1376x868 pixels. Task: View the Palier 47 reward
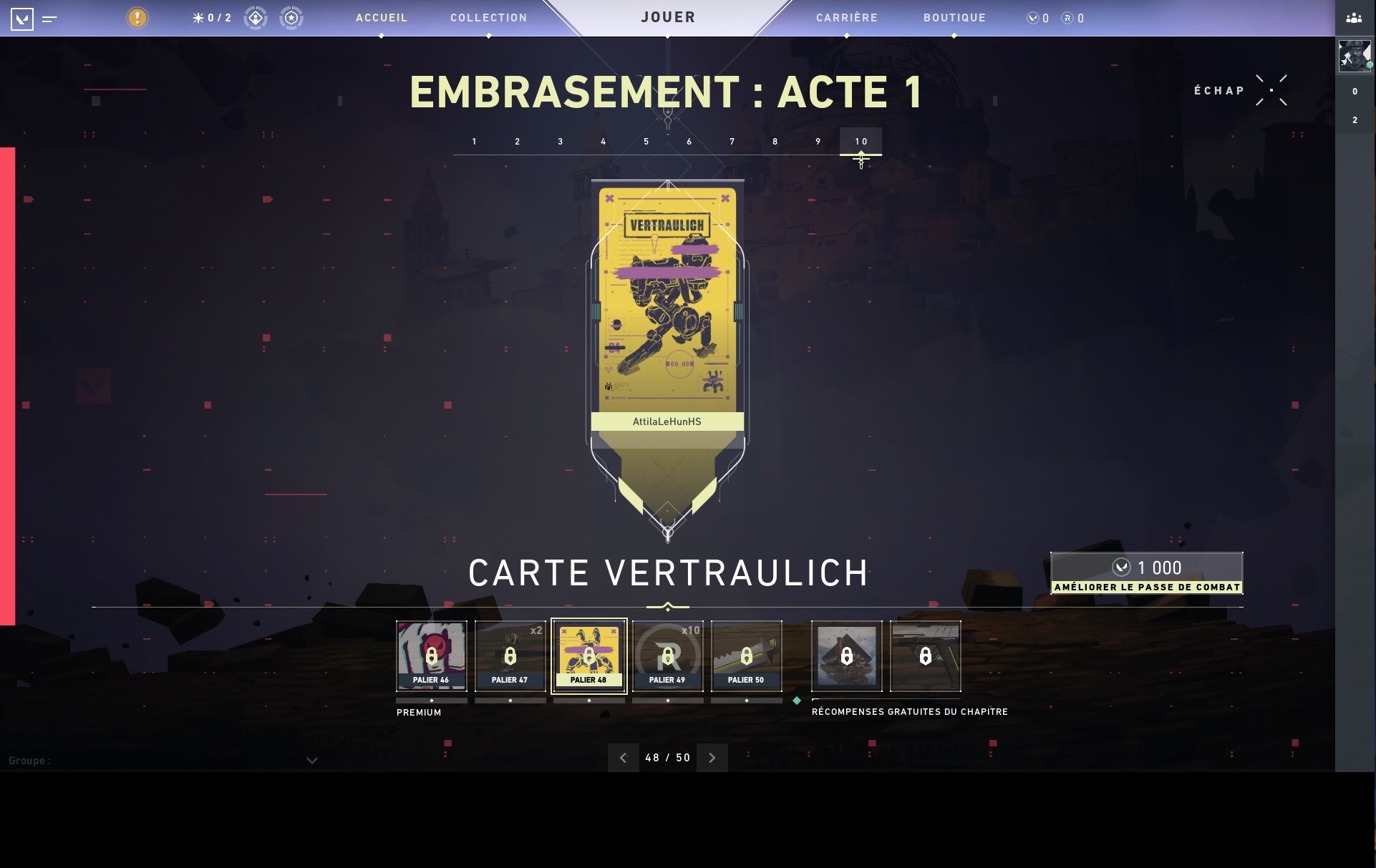[x=510, y=656]
